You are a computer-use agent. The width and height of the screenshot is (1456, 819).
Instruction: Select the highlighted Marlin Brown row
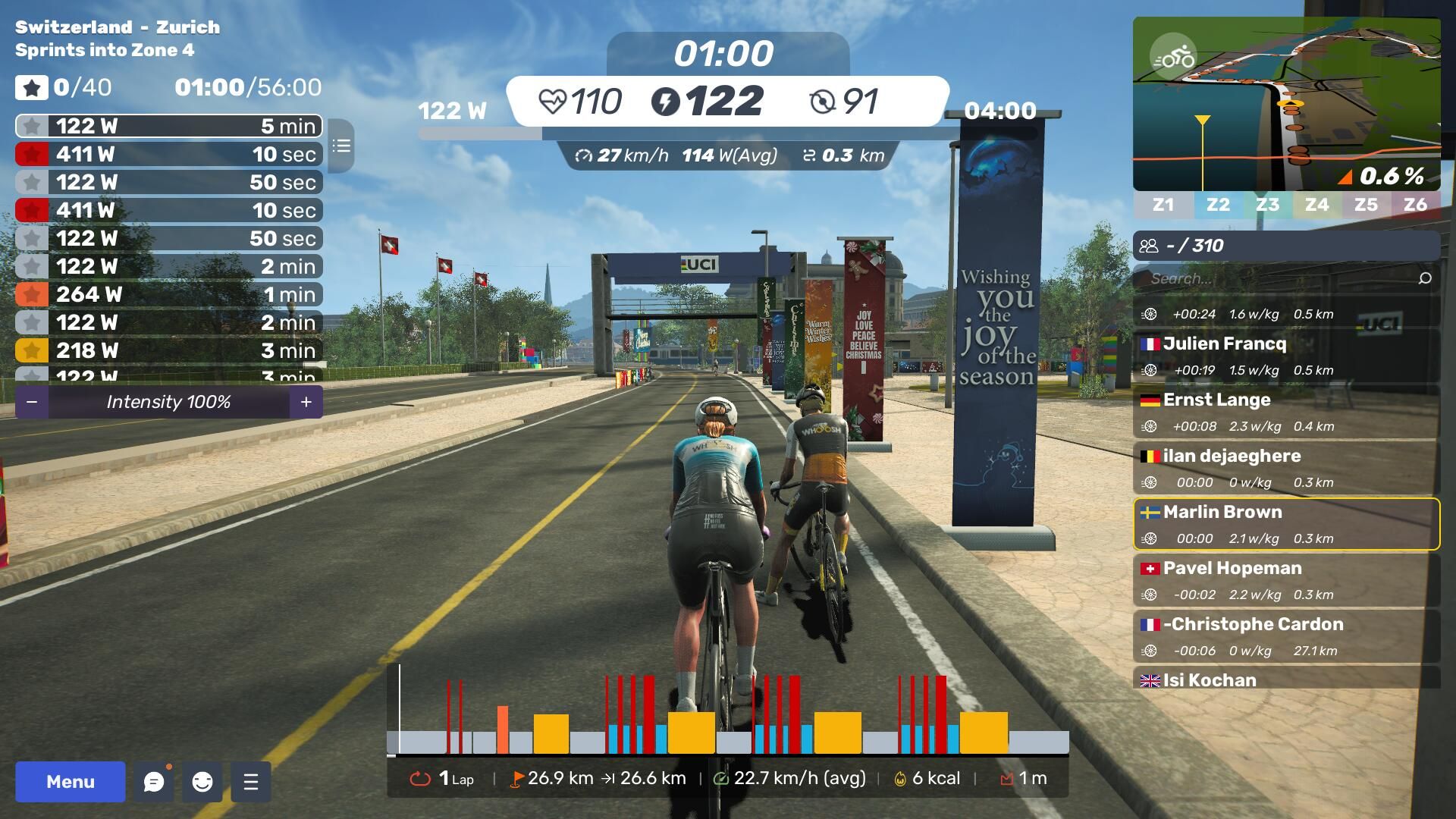[x=1286, y=524]
